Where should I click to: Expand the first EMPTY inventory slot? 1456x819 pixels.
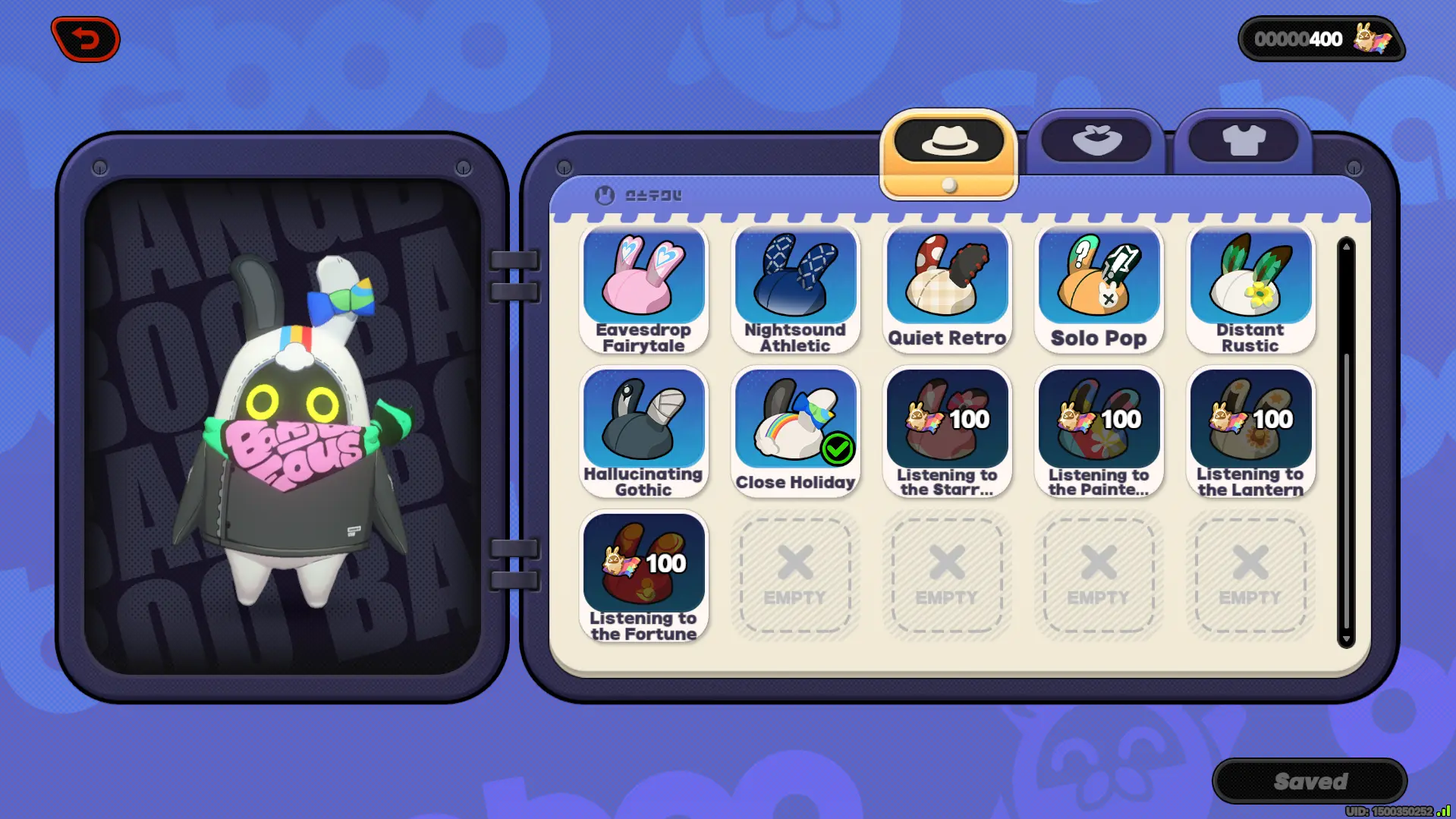click(x=795, y=575)
